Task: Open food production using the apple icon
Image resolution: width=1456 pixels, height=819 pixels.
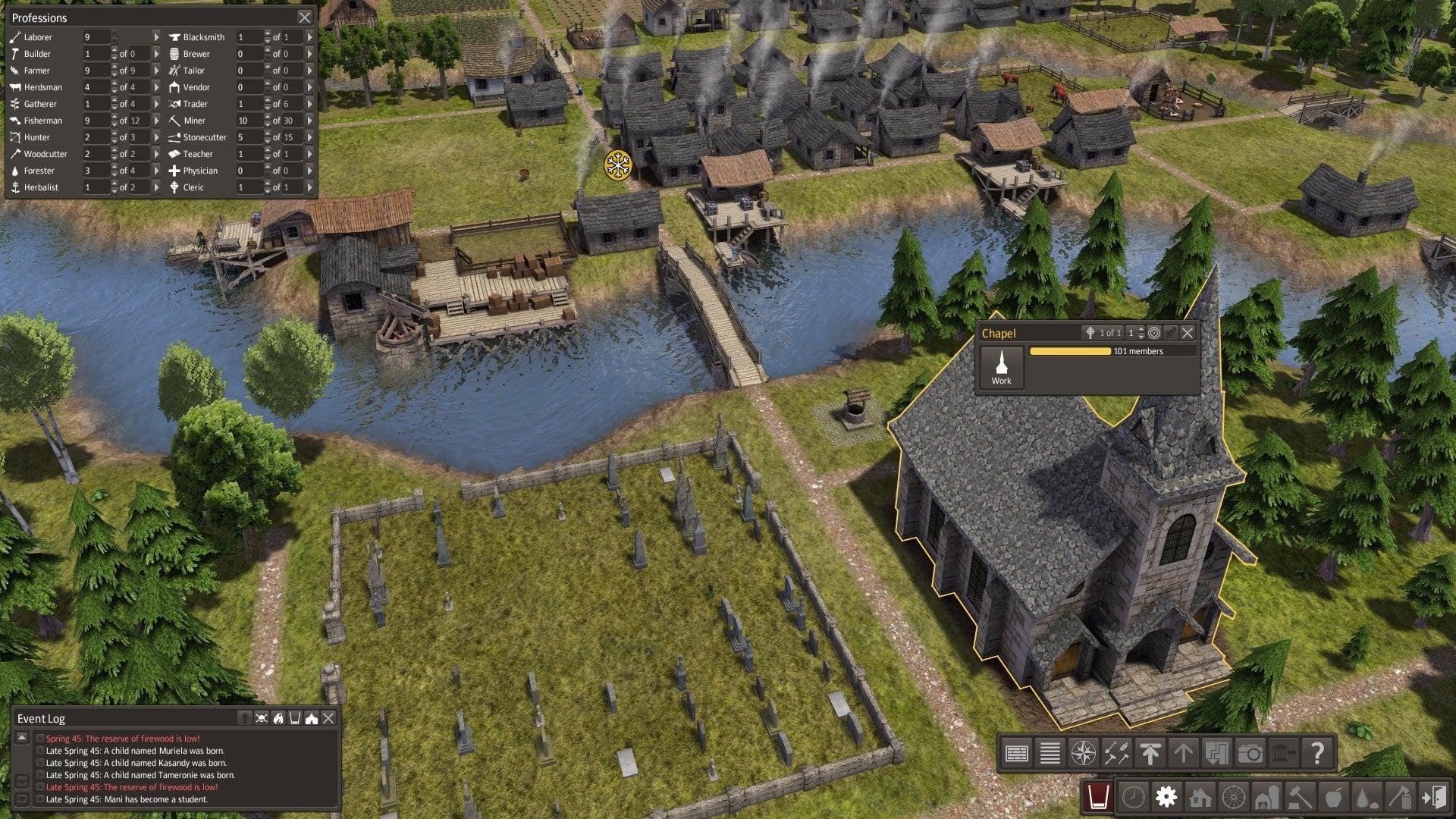Action: pos(1333,796)
